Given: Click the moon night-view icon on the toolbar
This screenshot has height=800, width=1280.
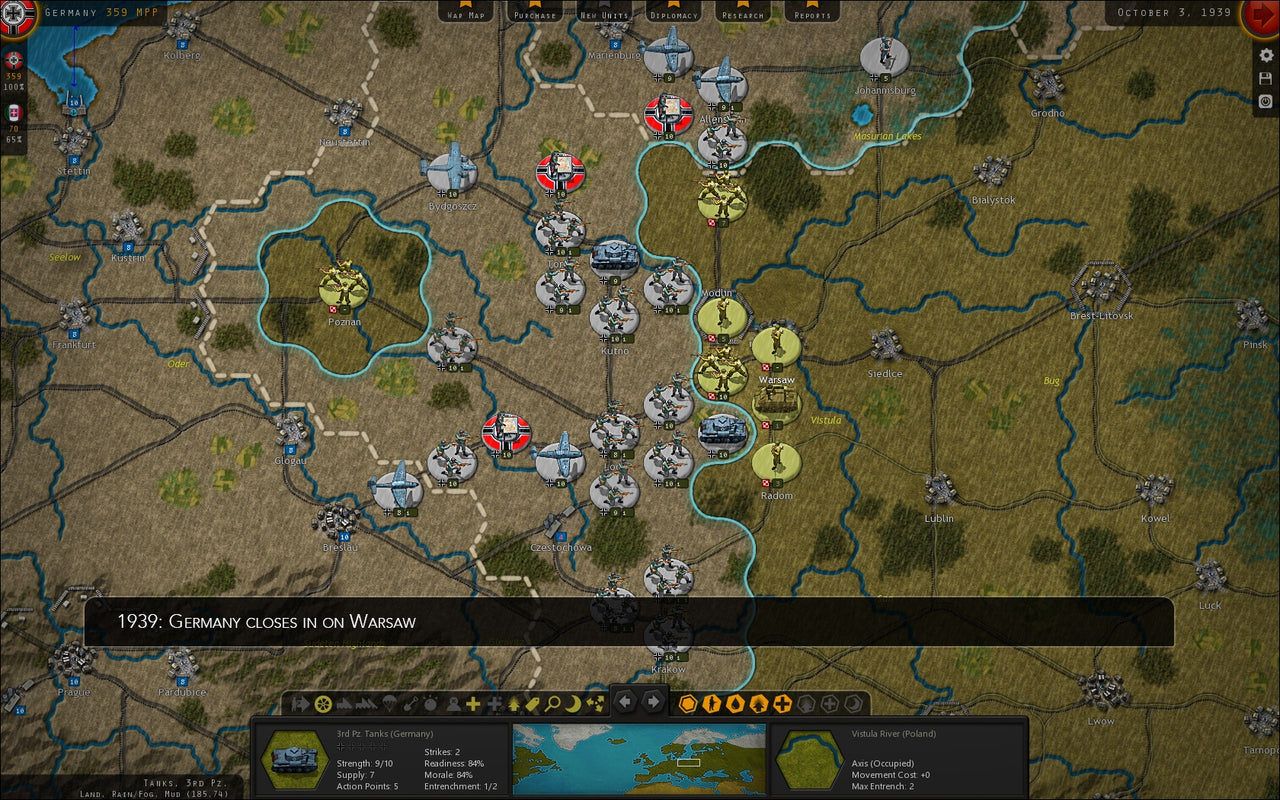Looking at the screenshot, I should (572, 703).
